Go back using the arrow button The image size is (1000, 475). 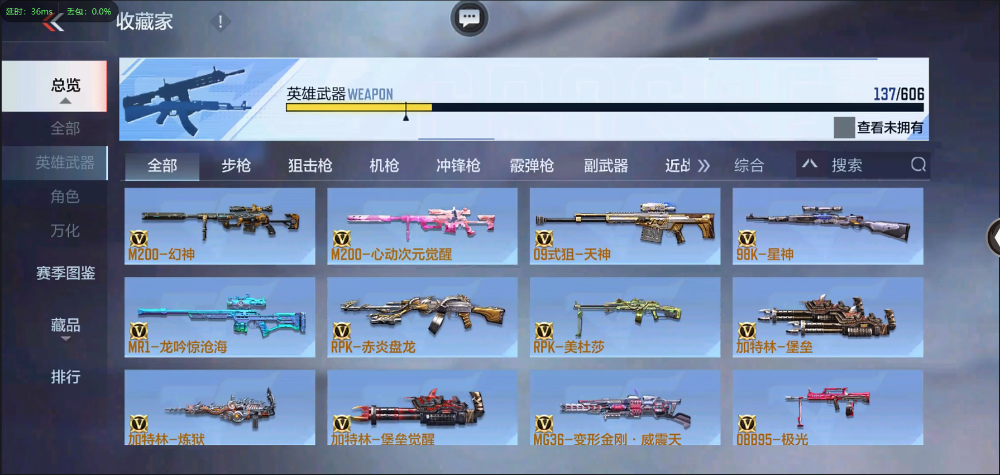(54, 23)
